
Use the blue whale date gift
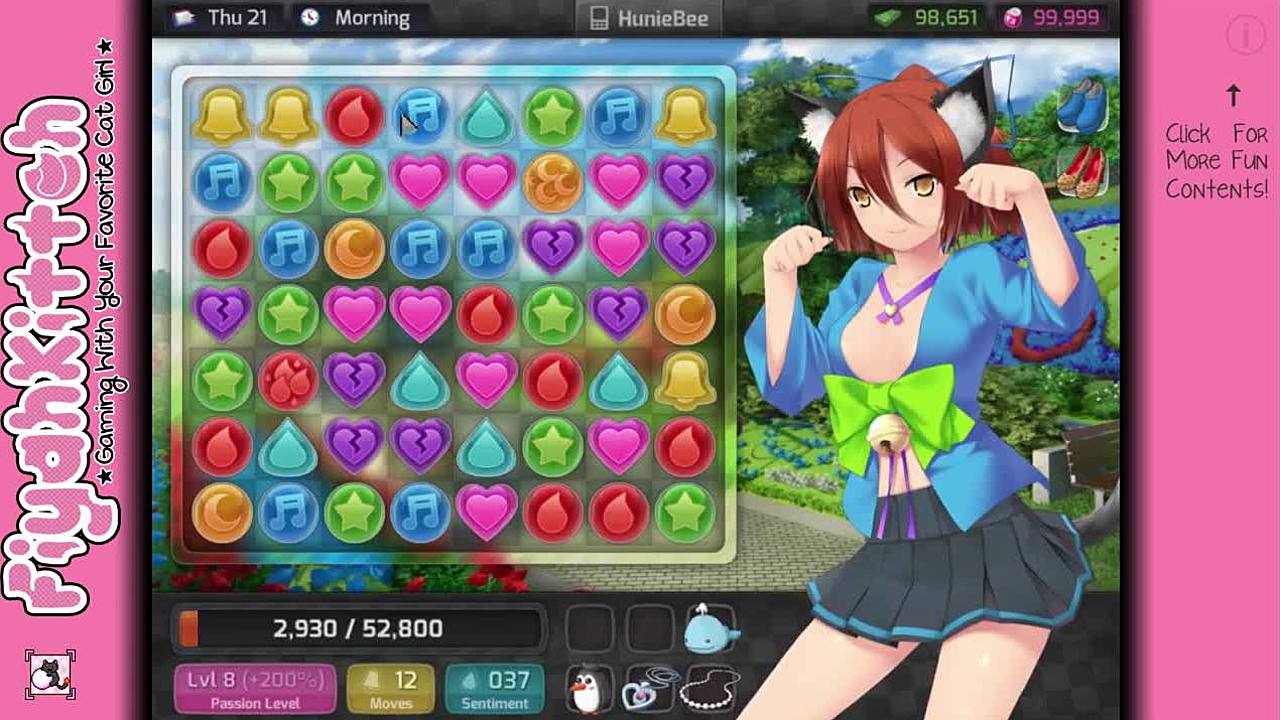pyautogui.click(x=710, y=628)
